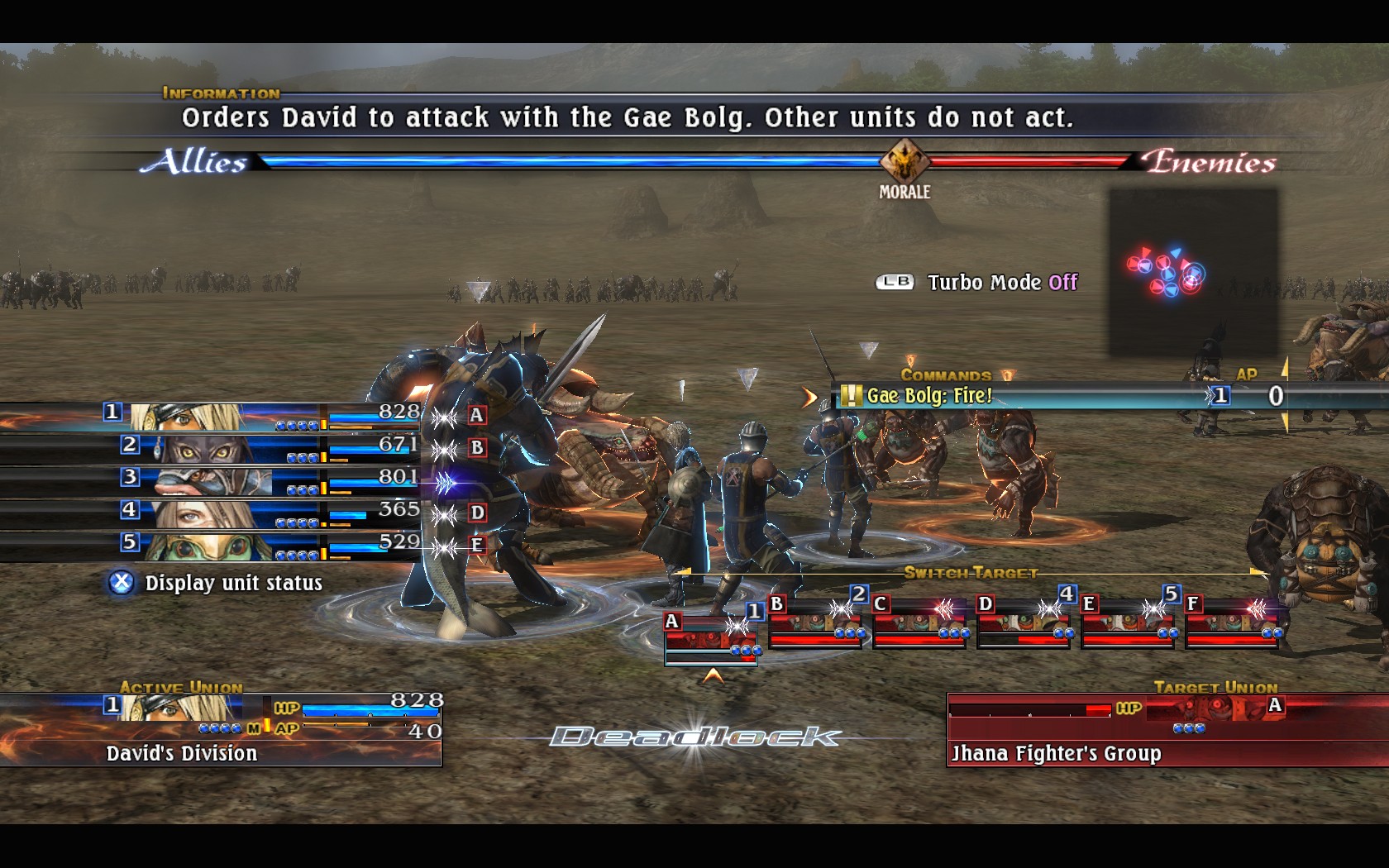This screenshot has width=1389, height=868.
Task: Toggle Turbo Mode on
Action: [x=978, y=283]
